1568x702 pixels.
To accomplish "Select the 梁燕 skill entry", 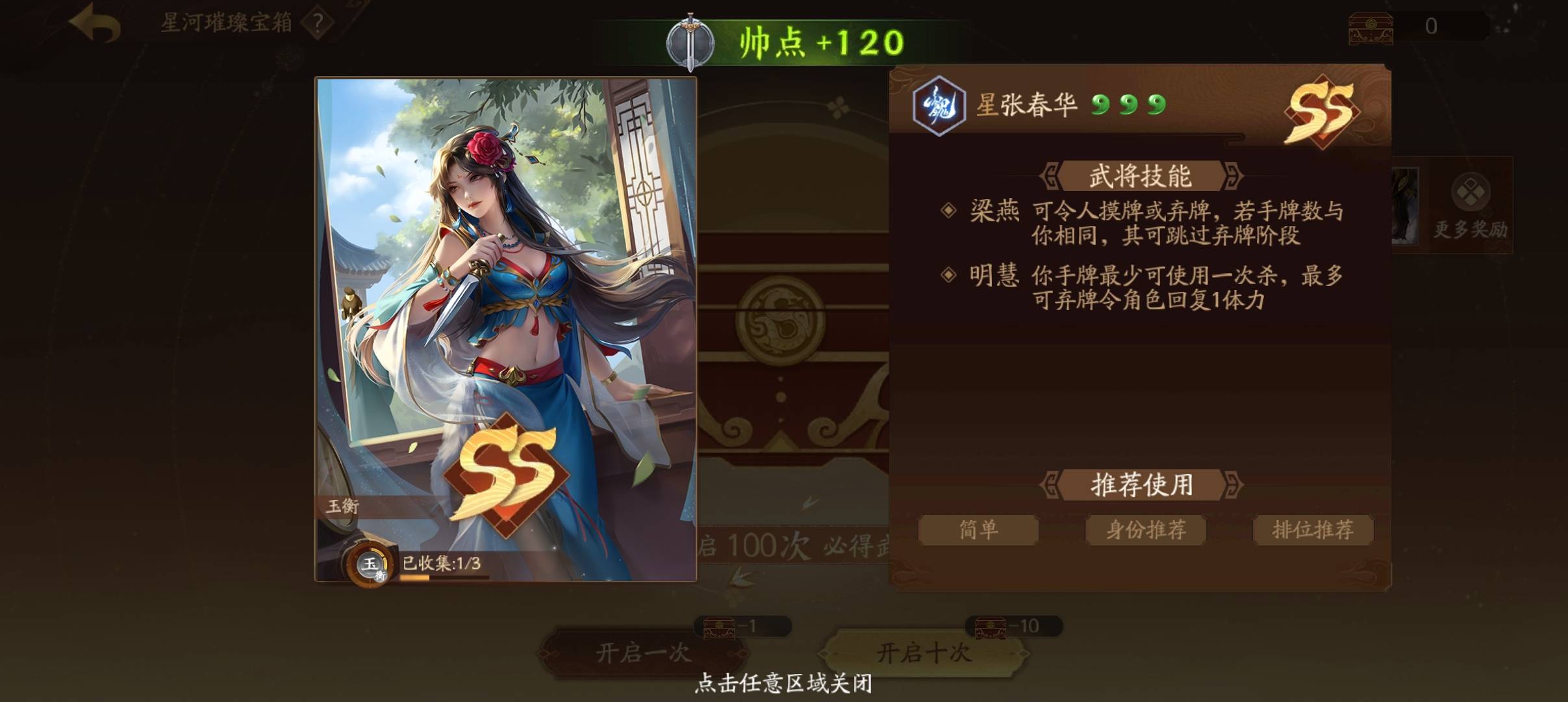I will point(994,211).
